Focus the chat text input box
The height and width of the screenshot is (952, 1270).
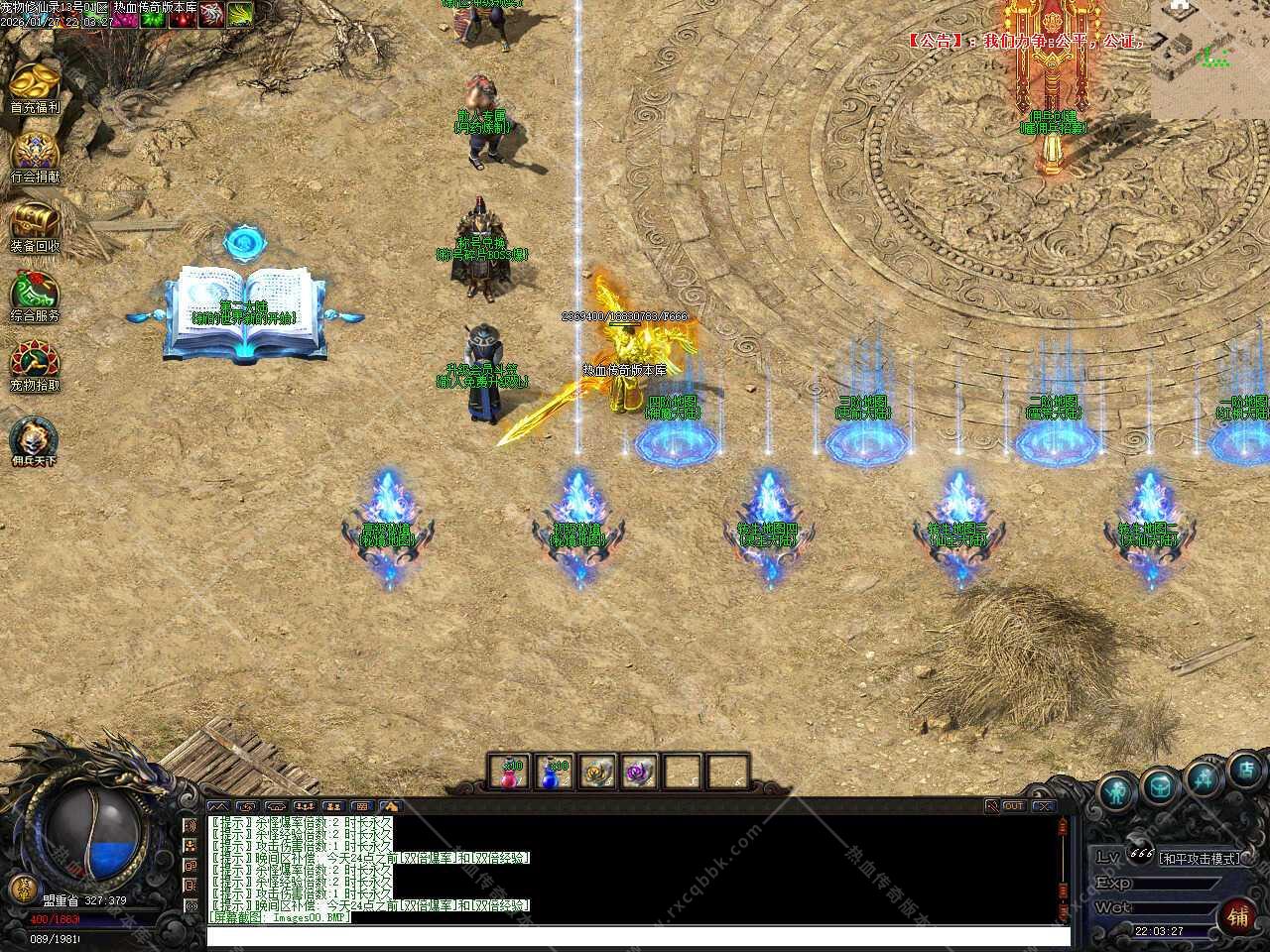click(635, 935)
